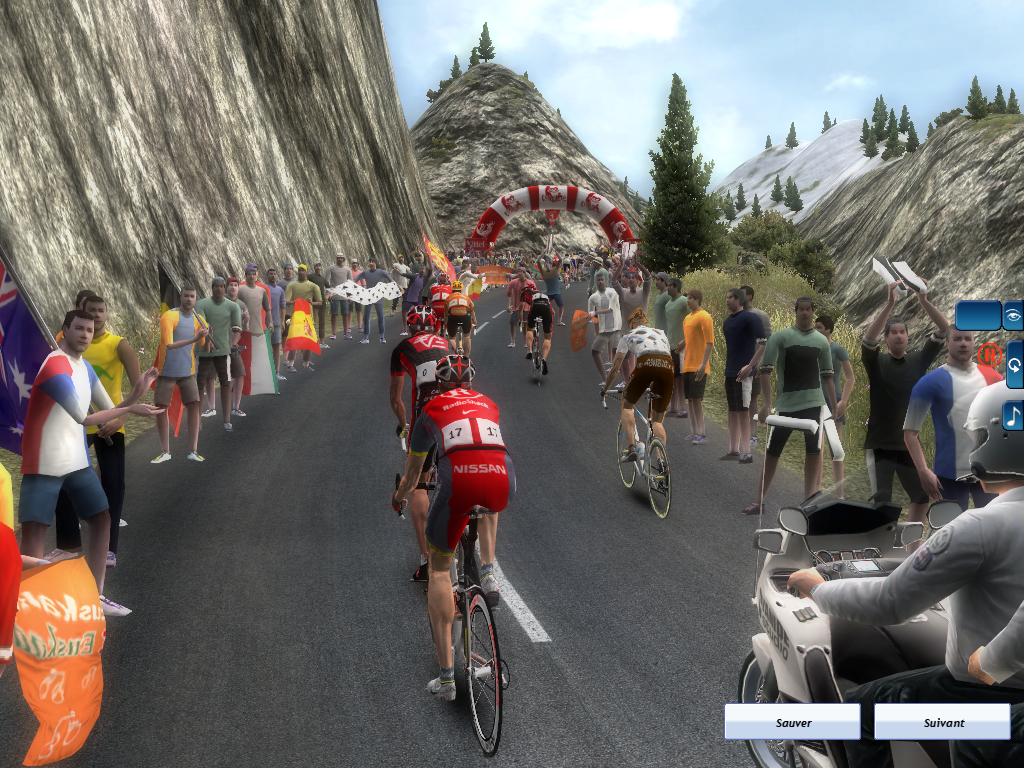
Task: Click the circular arrow replay icon
Action: click(1013, 365)
